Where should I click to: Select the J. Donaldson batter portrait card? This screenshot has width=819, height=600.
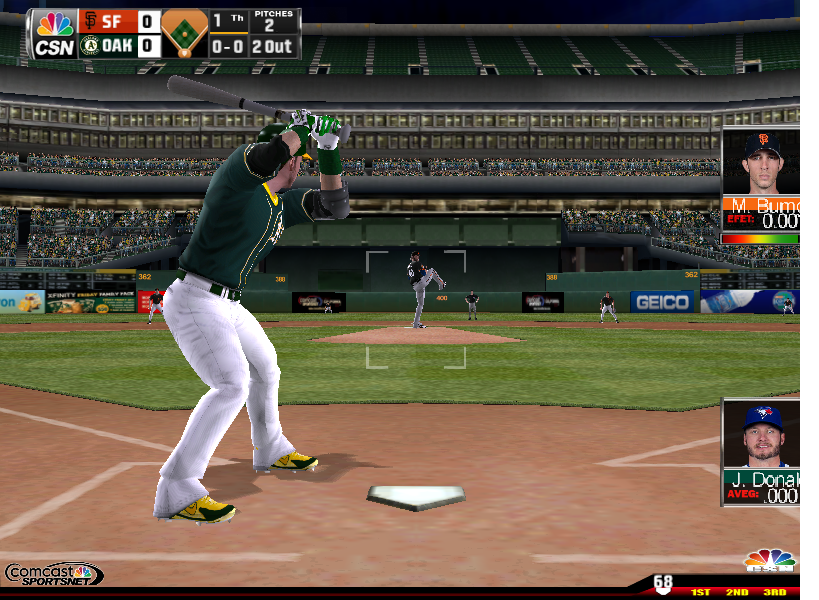coord(761,452)
